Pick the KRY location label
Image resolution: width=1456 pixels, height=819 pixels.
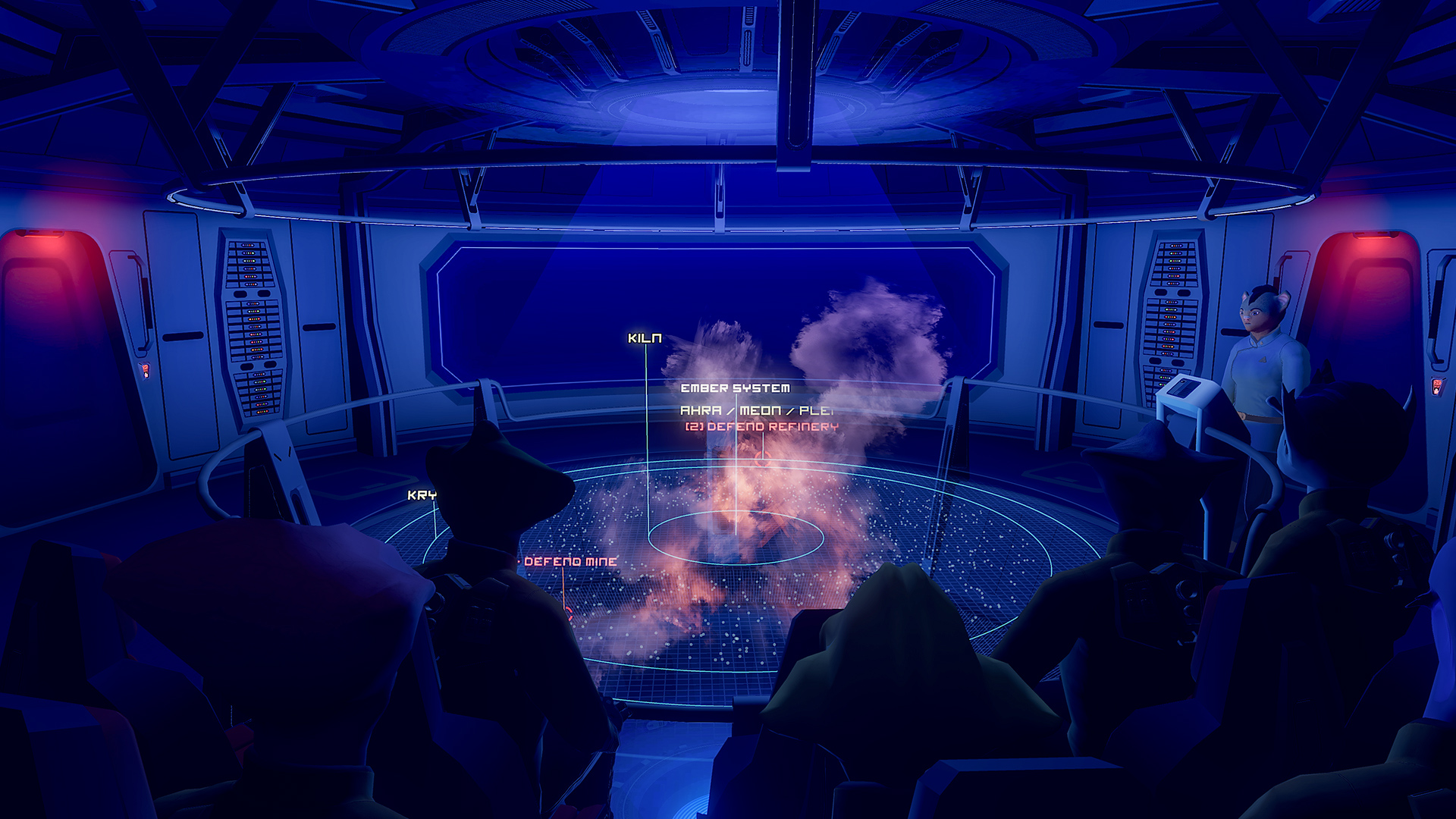click(422, 495)
